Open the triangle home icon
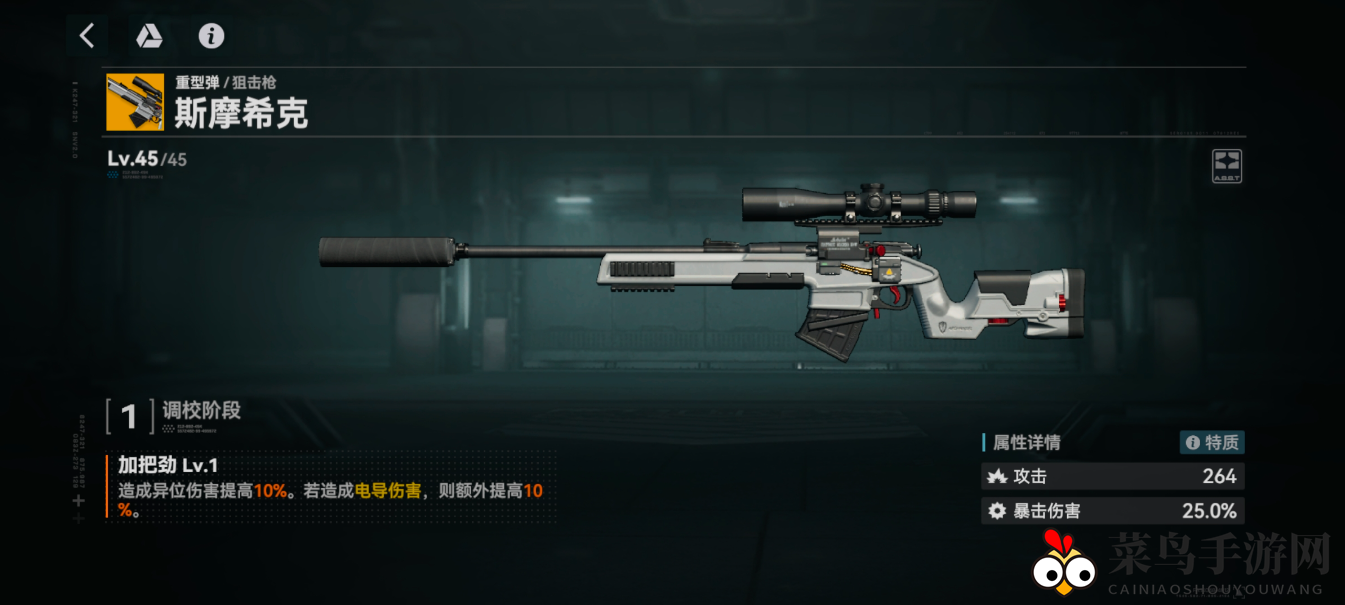Image resolution: width=1345 pixels, height=605 pixels. [x=149, y=36]
